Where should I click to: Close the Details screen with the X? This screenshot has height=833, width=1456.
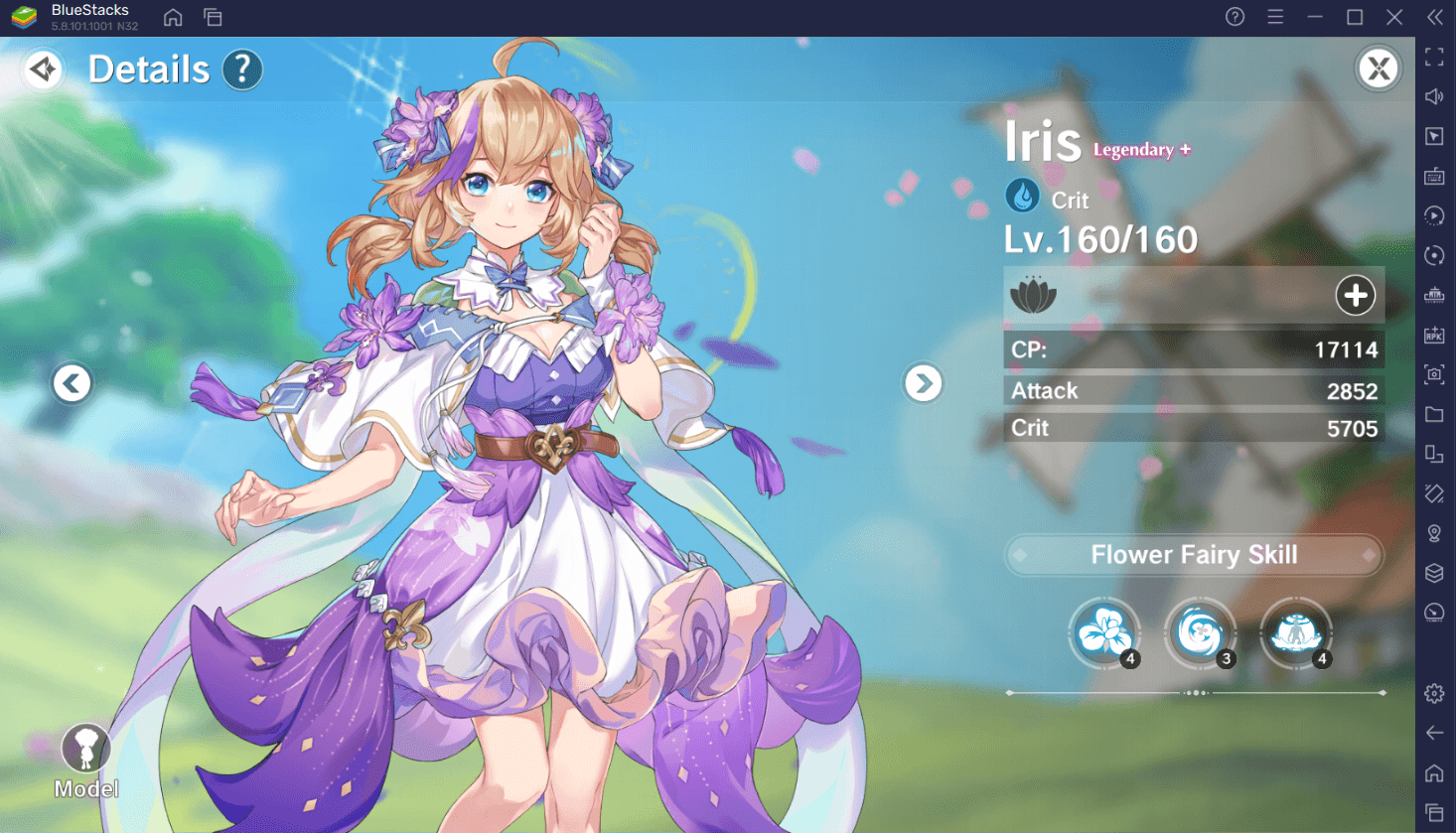point(1378,69)
